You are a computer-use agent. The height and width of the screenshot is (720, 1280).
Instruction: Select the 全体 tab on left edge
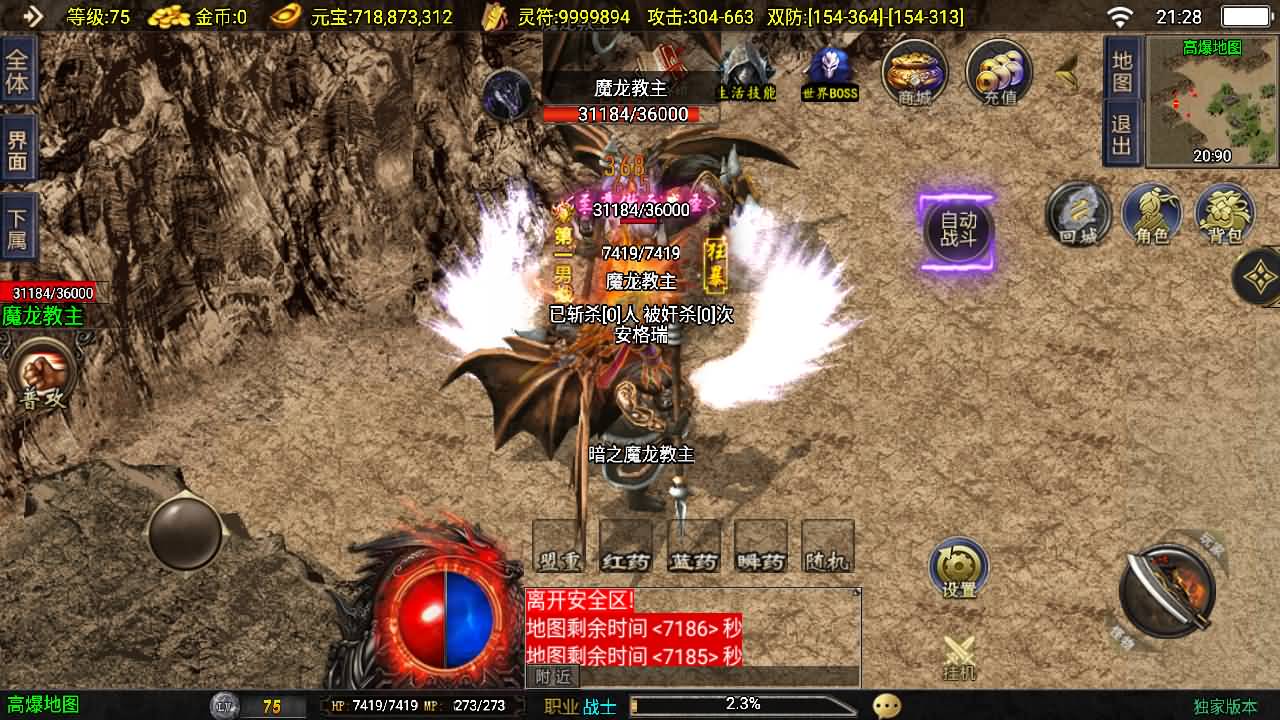pyautogui.click(x=18, y=70)
